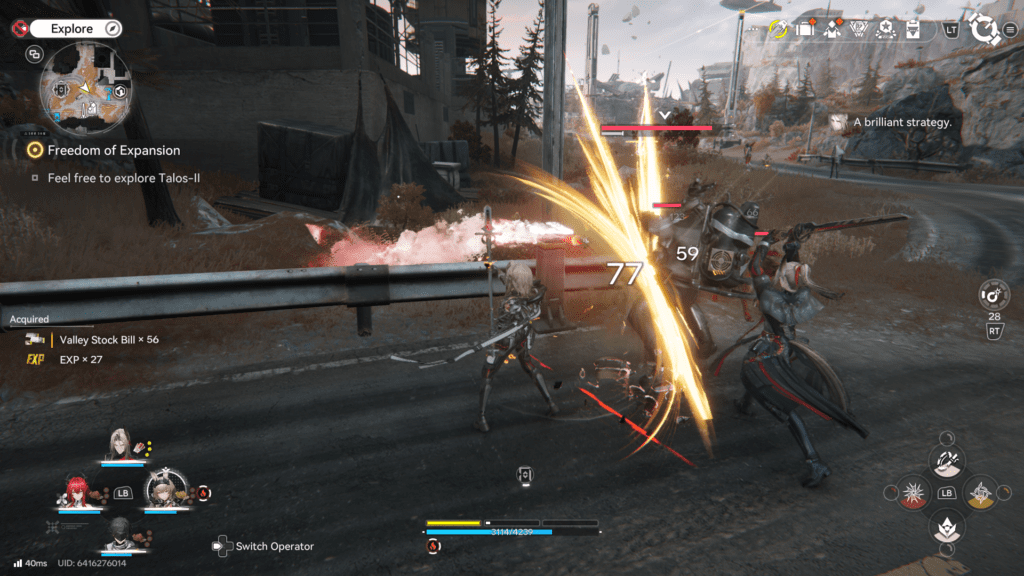Open the clipboard icon in the top bar
Viewport: 1024px width, 576px height.
(x=911, y=30)
